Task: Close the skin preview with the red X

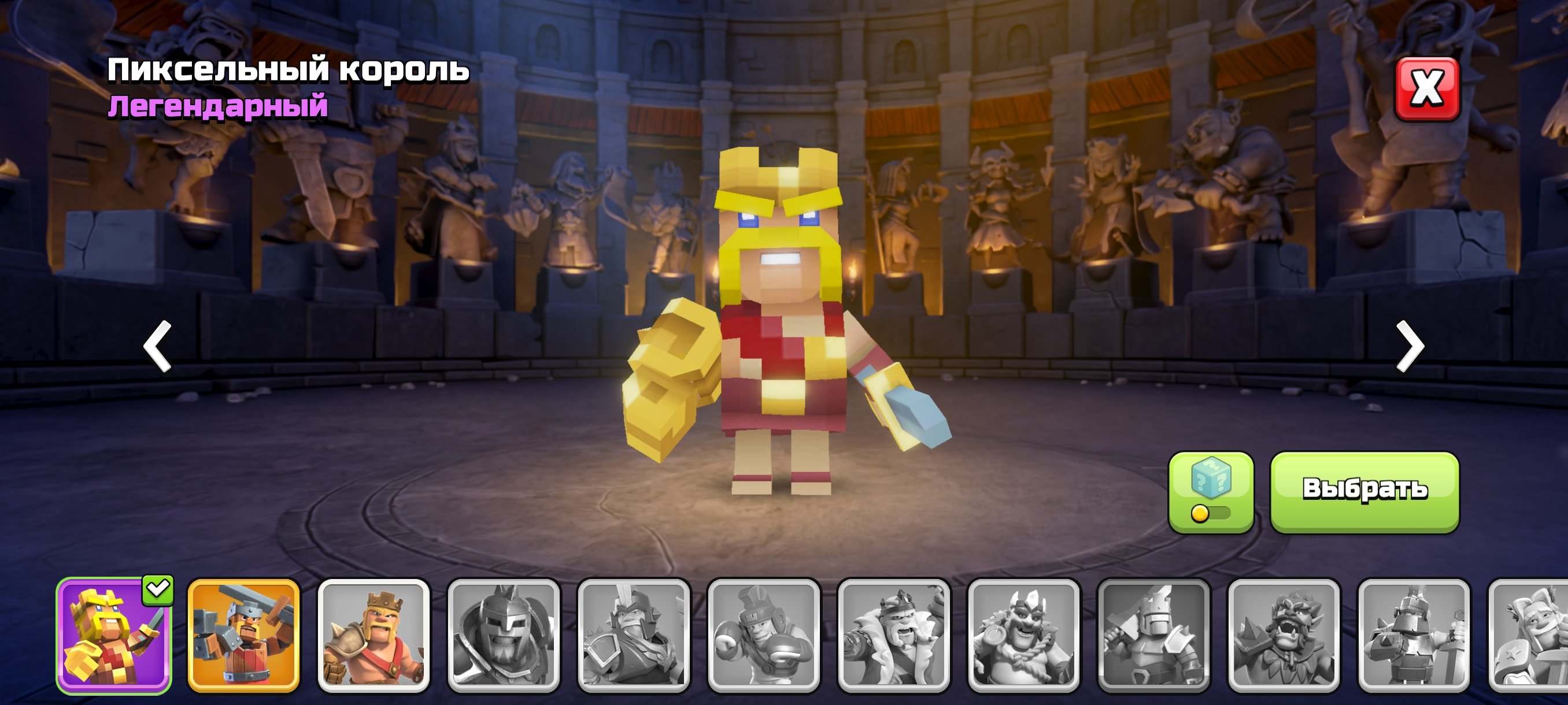Action: pyautogui.click(x=1427, y=89)
